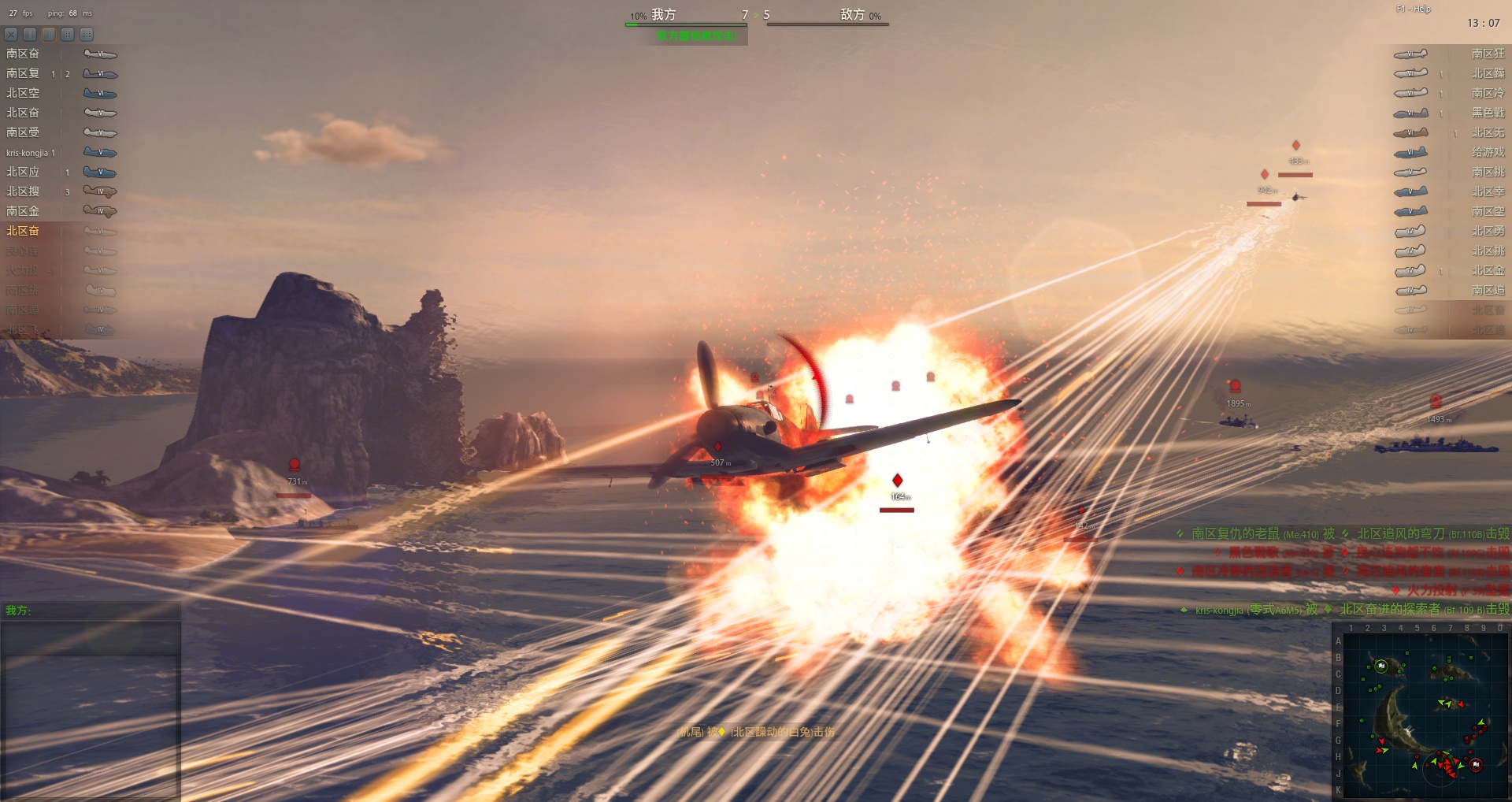The width and height of the screenshot is (1512, 802).
Task: Click the allied player 北区搜 row
Action: (x=24, y=191)
